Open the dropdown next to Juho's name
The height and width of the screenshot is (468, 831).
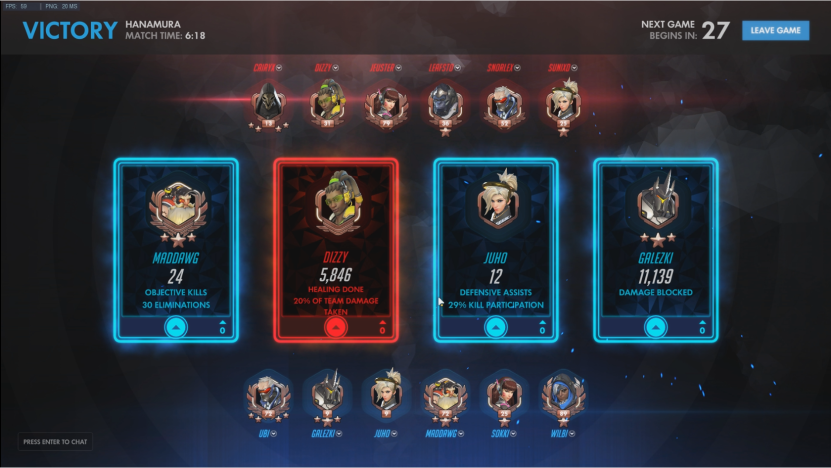(394, 434)
